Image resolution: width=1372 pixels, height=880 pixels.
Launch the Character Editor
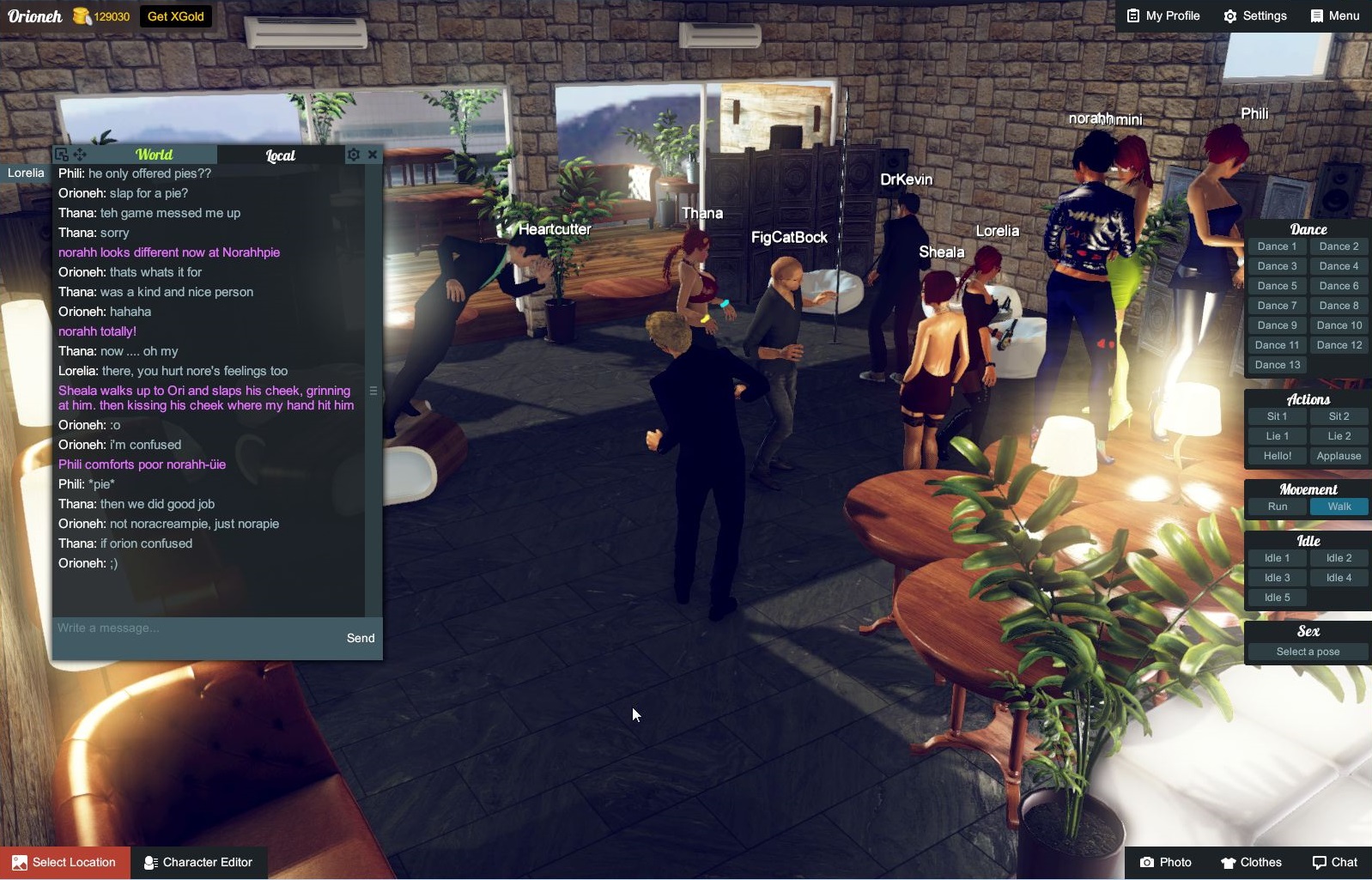click(199, 862)
